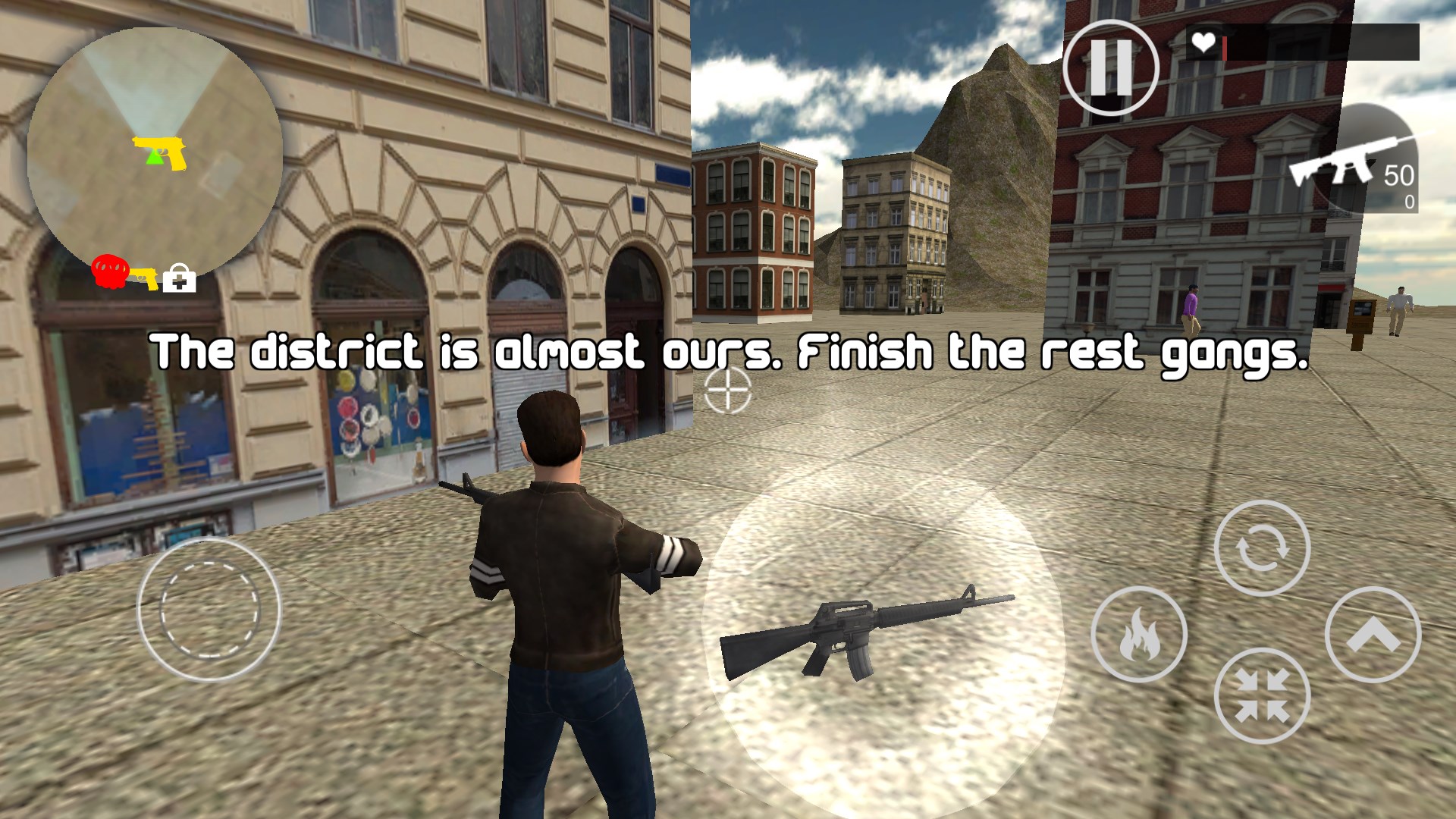
Task: Select the yellow pistol icon under the minimap
Action: tap(144, 278)
